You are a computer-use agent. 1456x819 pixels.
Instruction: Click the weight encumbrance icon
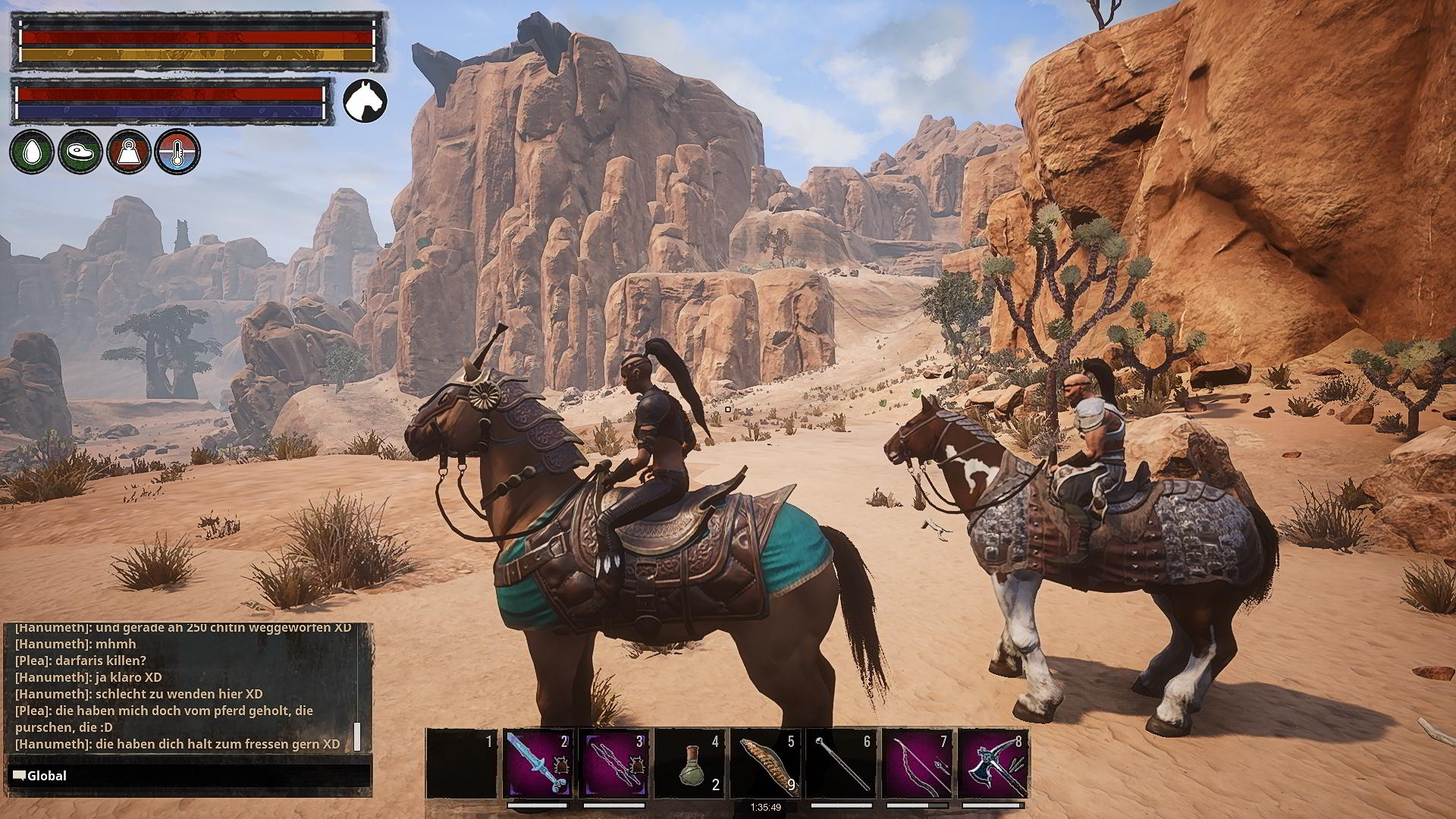(x=129, y=151)
